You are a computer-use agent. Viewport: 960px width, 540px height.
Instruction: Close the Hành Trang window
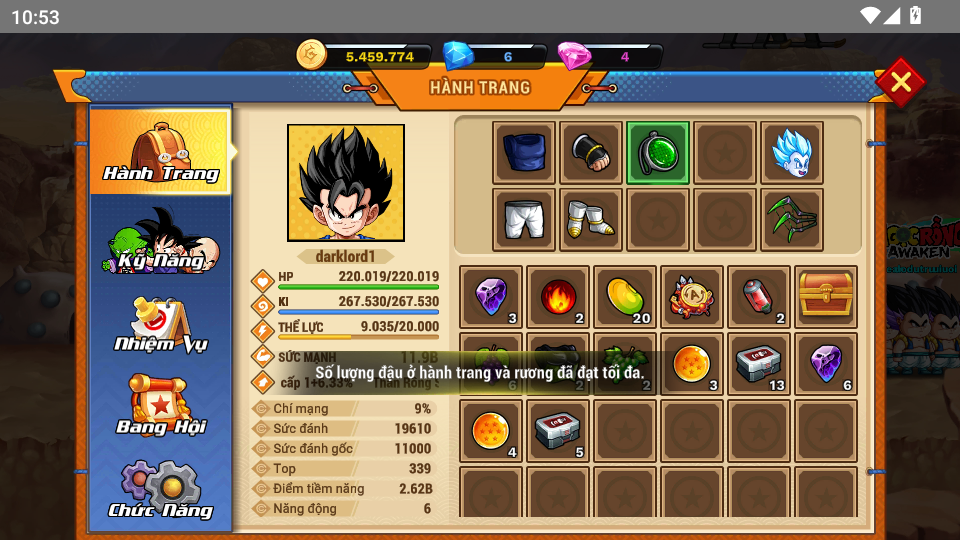(900, 82)
